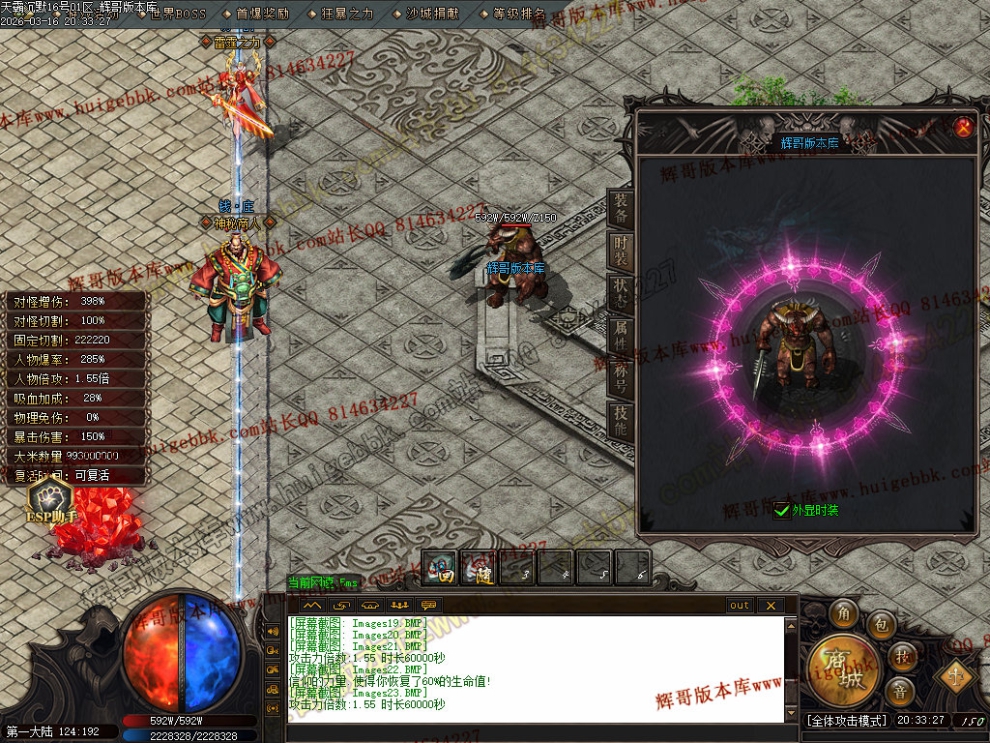The width and height of the screenshot is (990, 743).
Task: Toggle sound with the 音 button
Action: (x=901, y=691)
